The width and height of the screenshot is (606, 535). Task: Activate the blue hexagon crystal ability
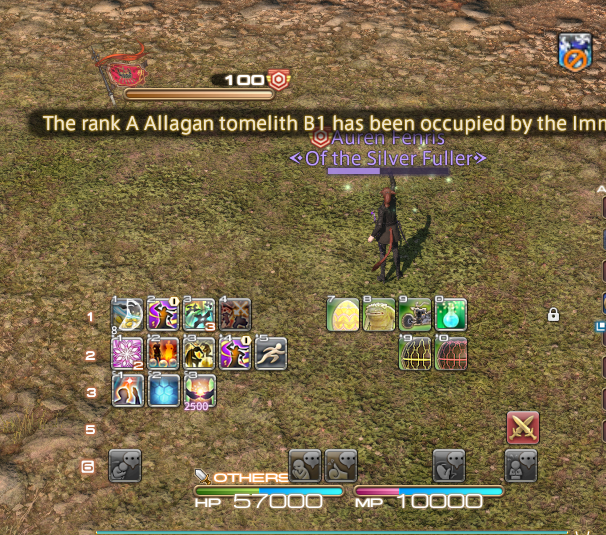[x=163, y=390]
